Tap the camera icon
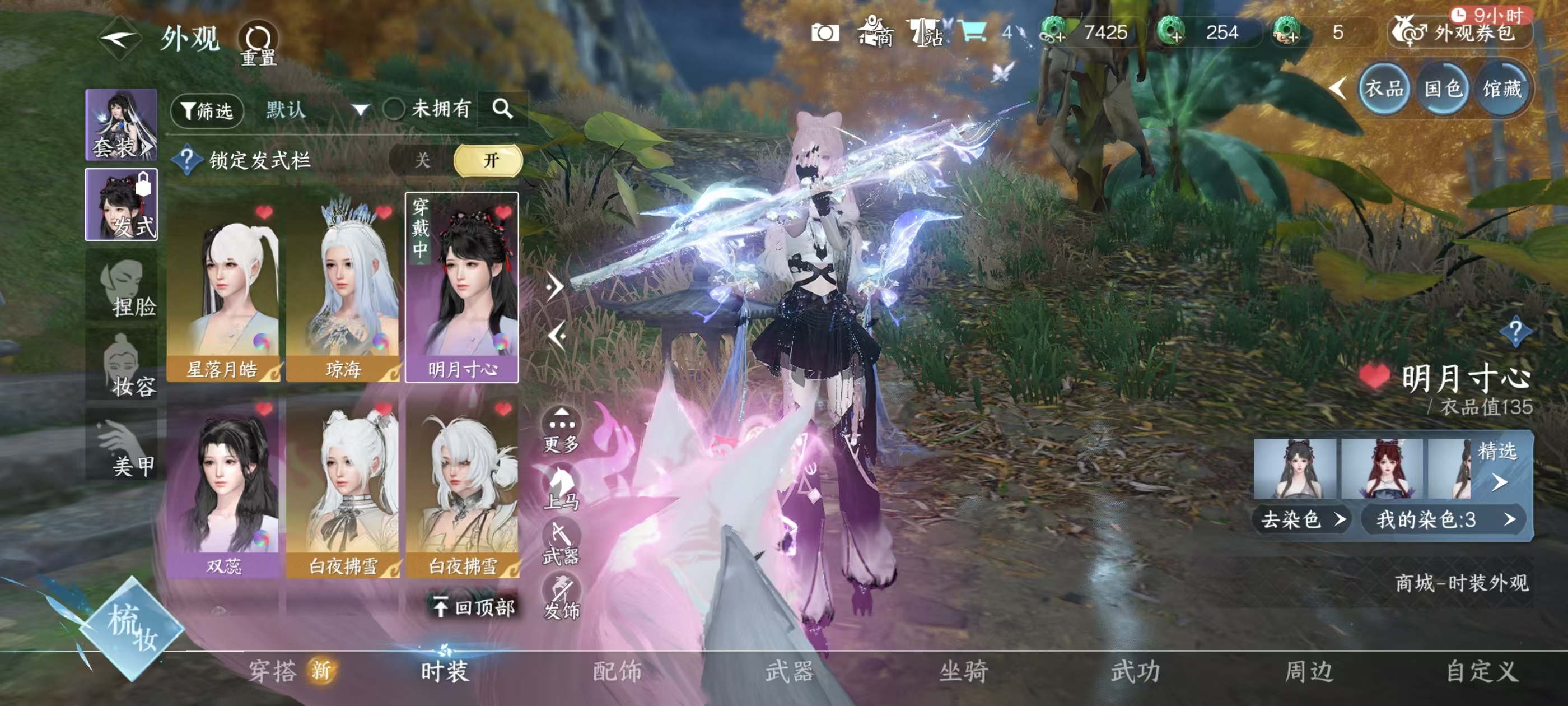 825,33
